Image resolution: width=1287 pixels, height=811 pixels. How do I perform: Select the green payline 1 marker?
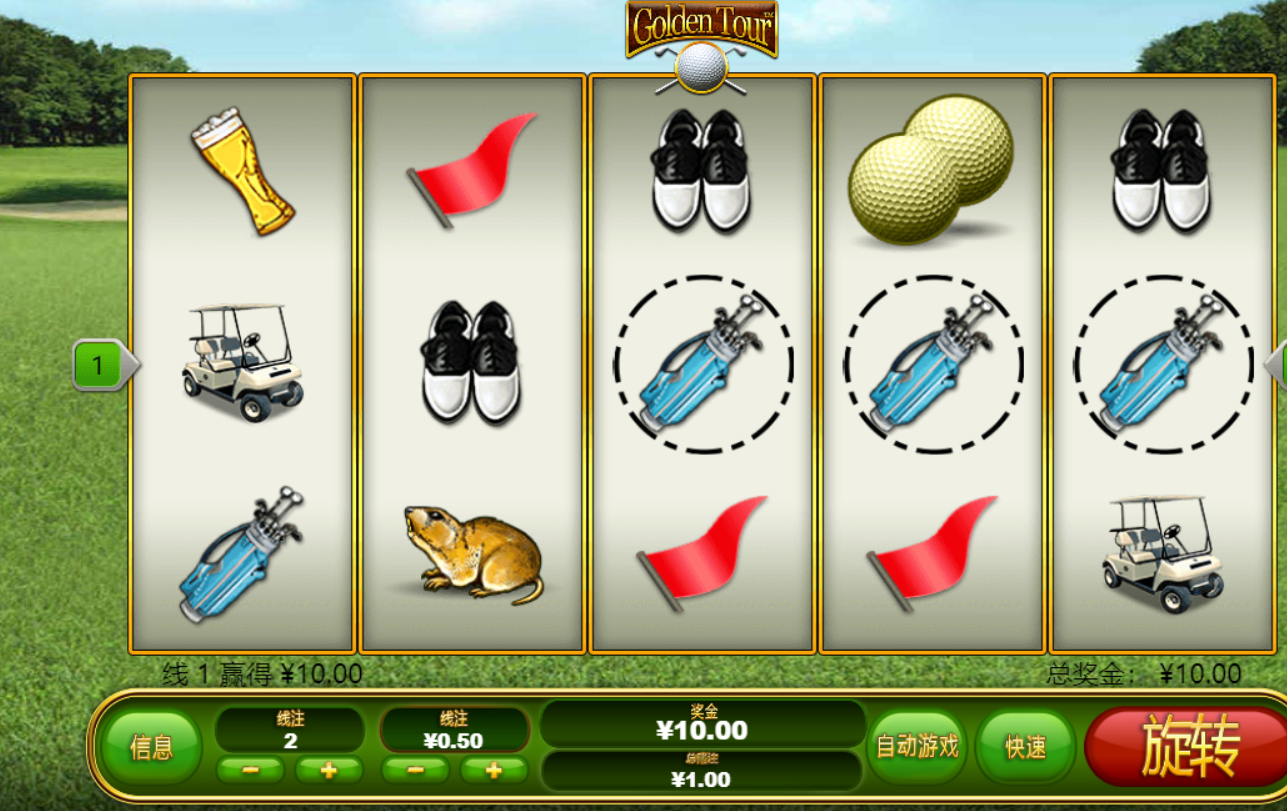pyautogui.click(x=99, y=365)
